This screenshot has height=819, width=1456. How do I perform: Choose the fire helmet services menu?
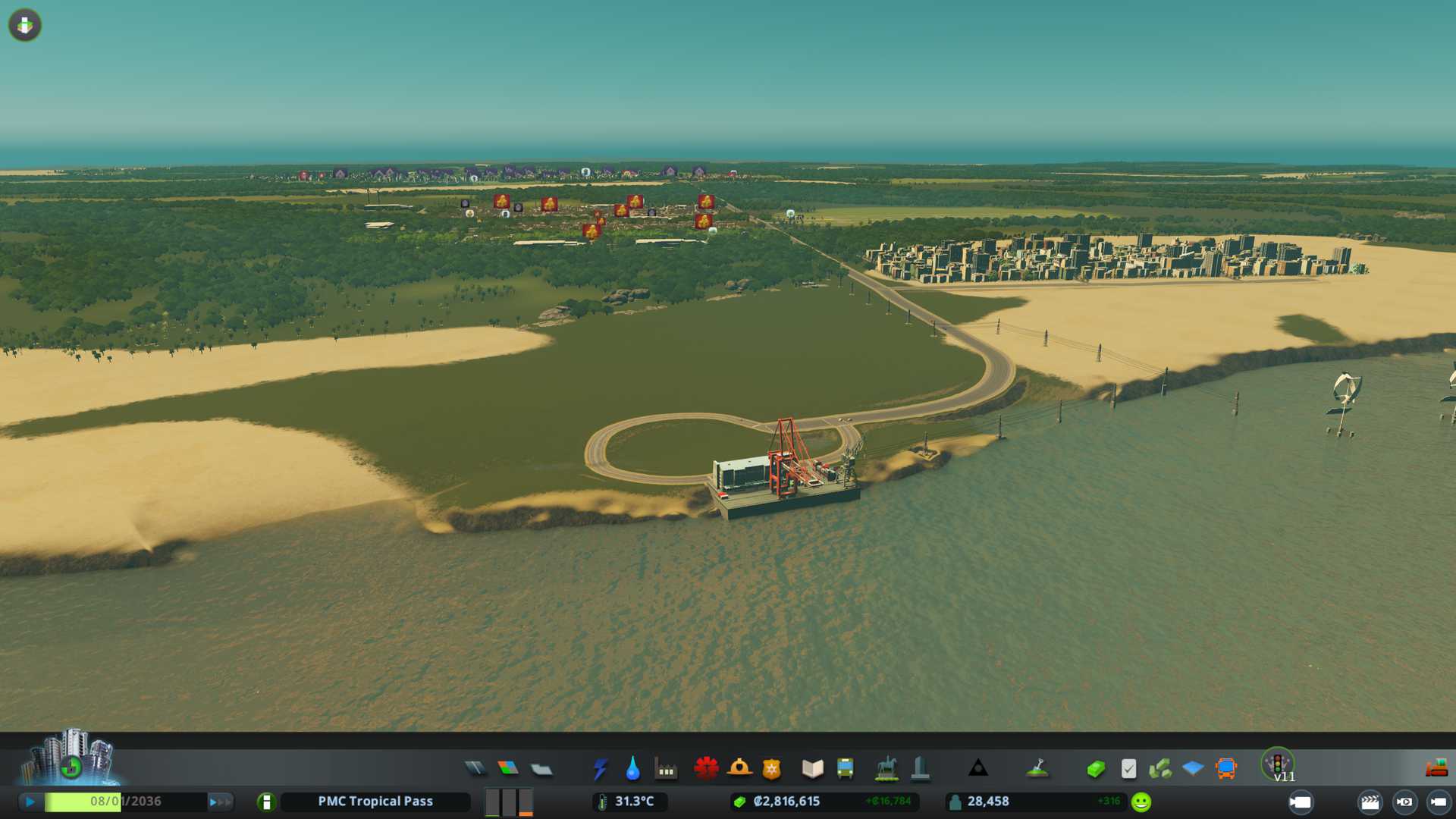pos(739,769)
